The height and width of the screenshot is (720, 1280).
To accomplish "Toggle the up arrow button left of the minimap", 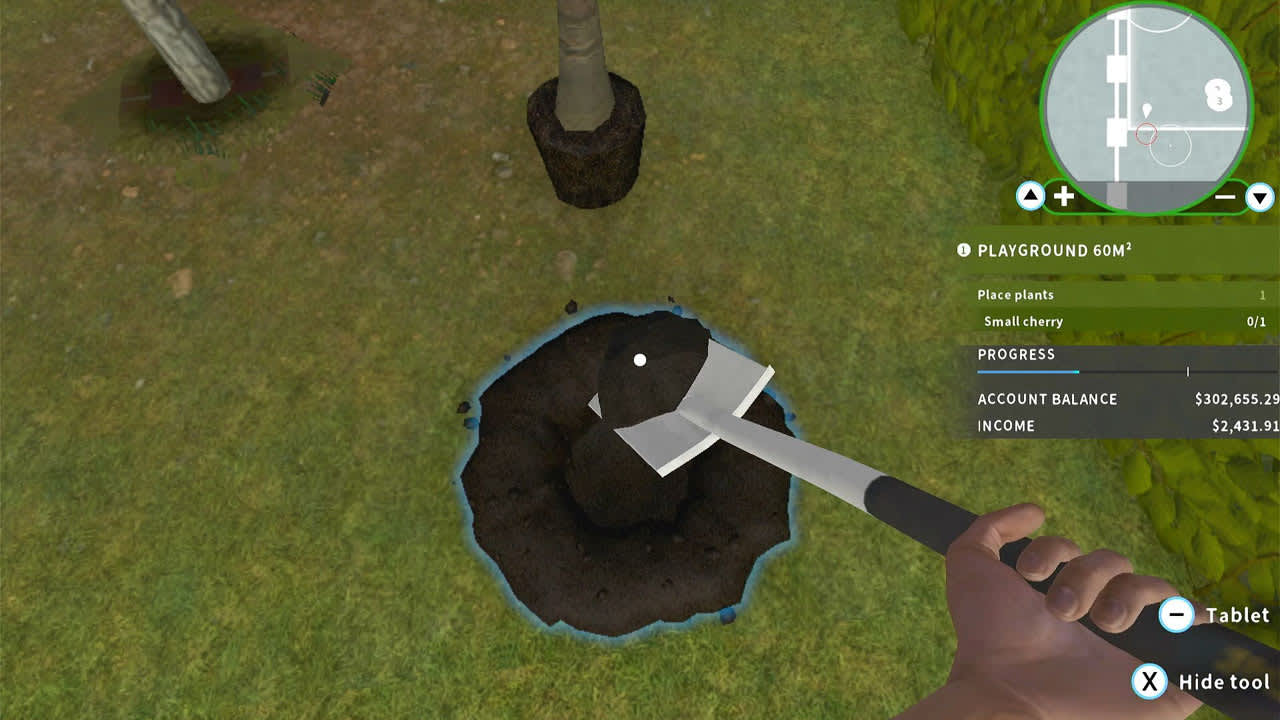I will point(1032,195).
